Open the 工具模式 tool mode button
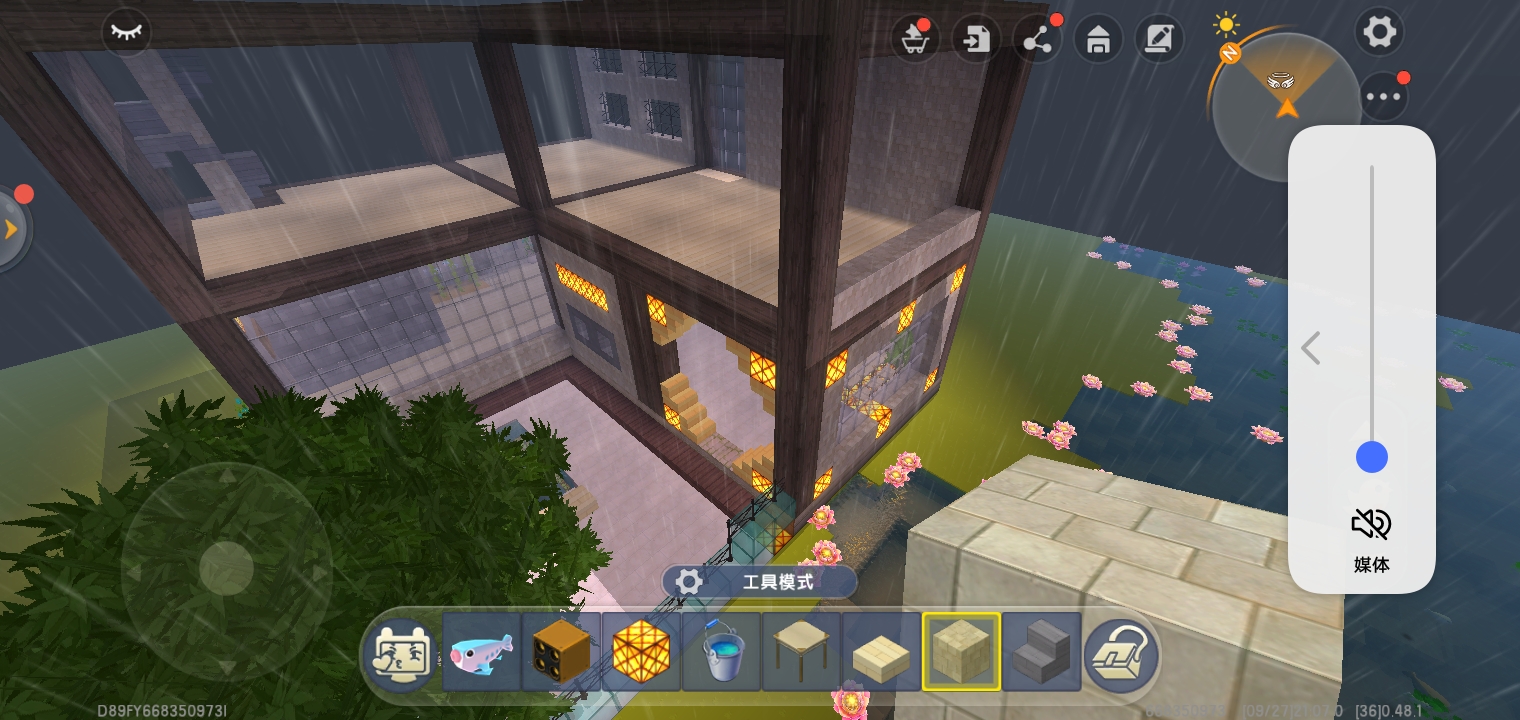Viewport: 1520px width, 720px height. [x=759, y=582]
